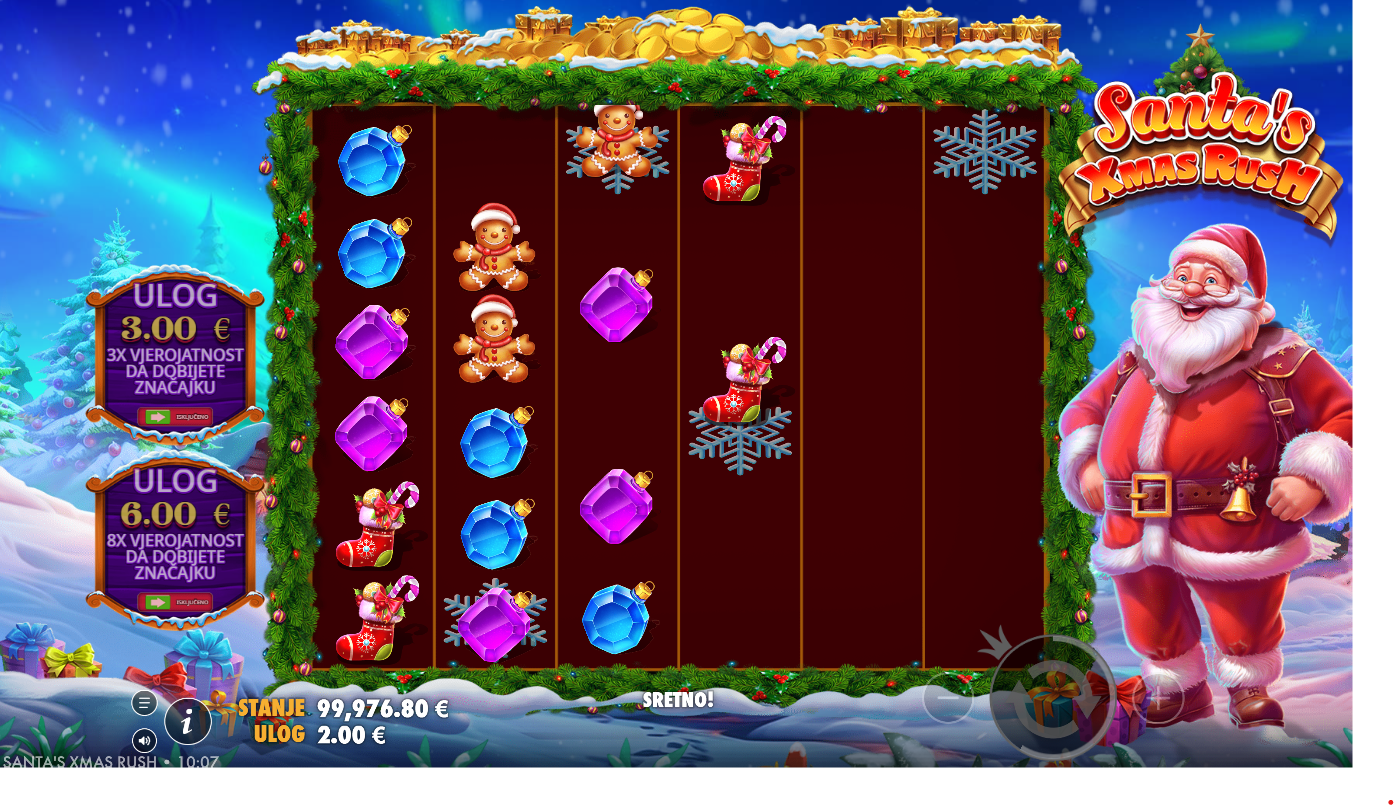Decrease the bet with the minus button
This screenshot has width=1394, height=806.
(947, 697)
